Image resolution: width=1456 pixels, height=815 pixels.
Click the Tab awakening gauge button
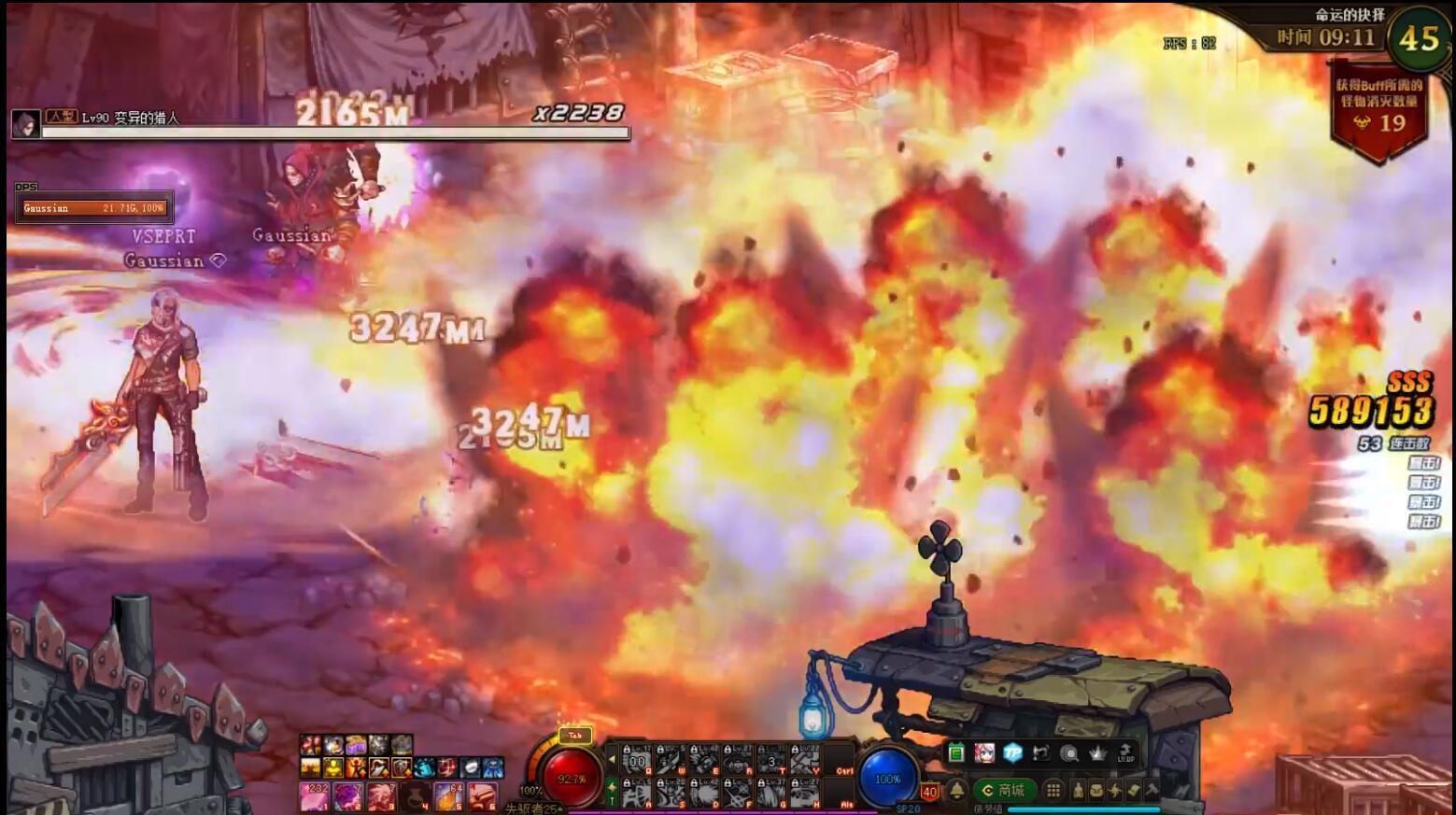coord(573,736)
